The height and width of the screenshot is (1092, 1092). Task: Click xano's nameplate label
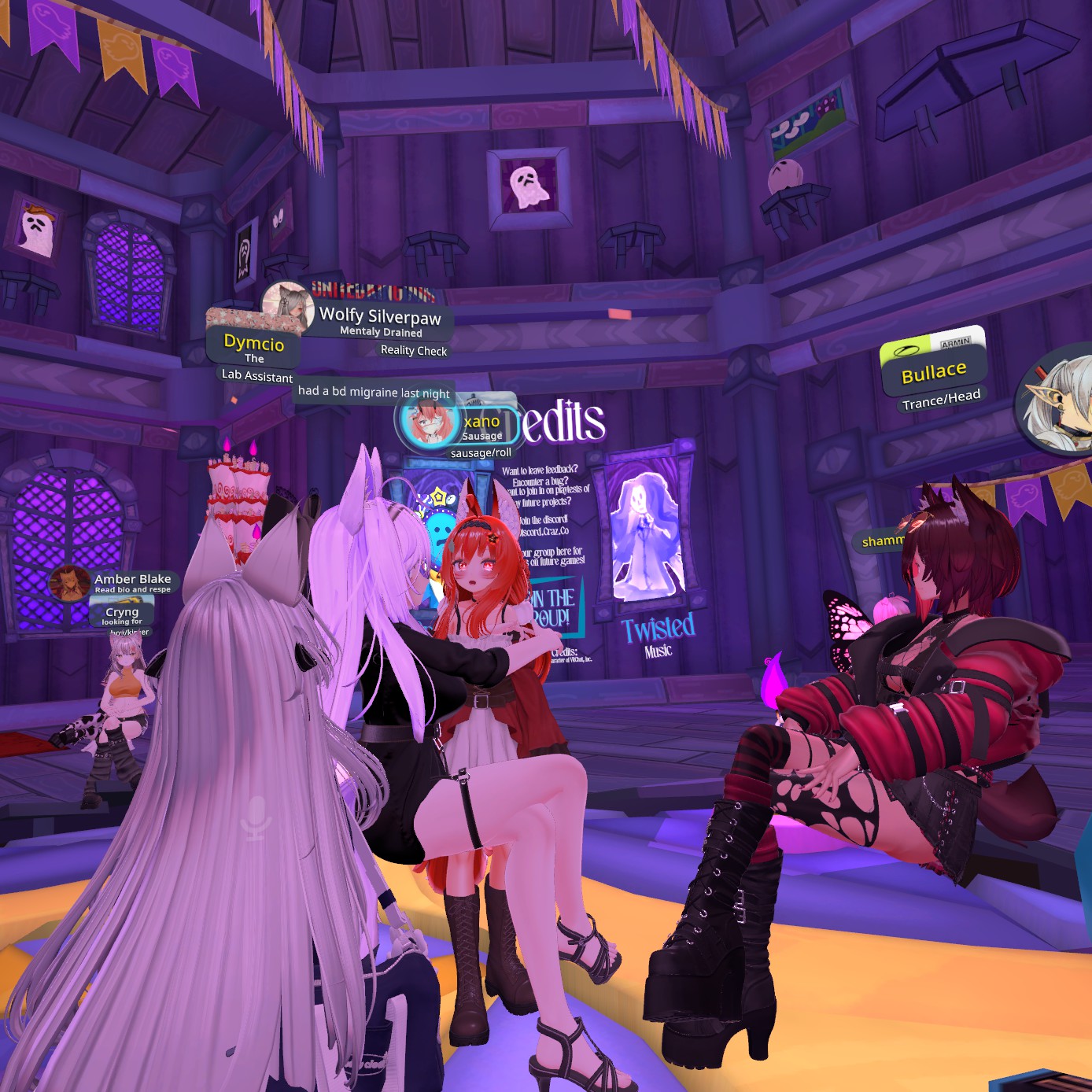click(x=481, y=422)
